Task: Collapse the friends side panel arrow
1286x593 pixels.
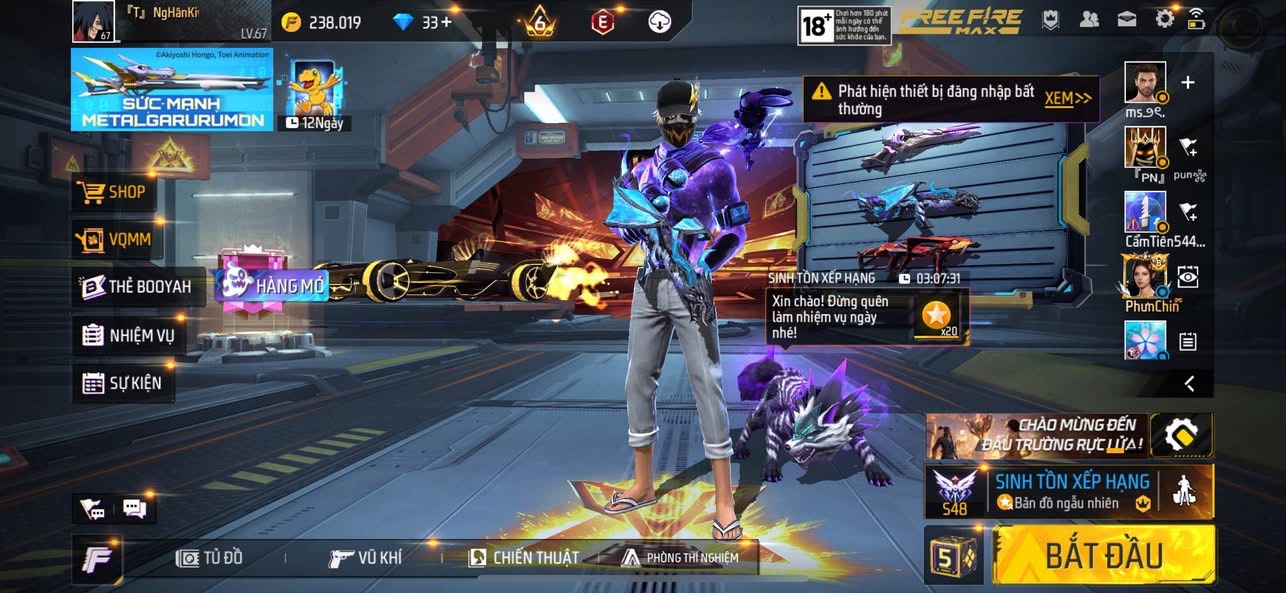Action: pos(1189,383)
